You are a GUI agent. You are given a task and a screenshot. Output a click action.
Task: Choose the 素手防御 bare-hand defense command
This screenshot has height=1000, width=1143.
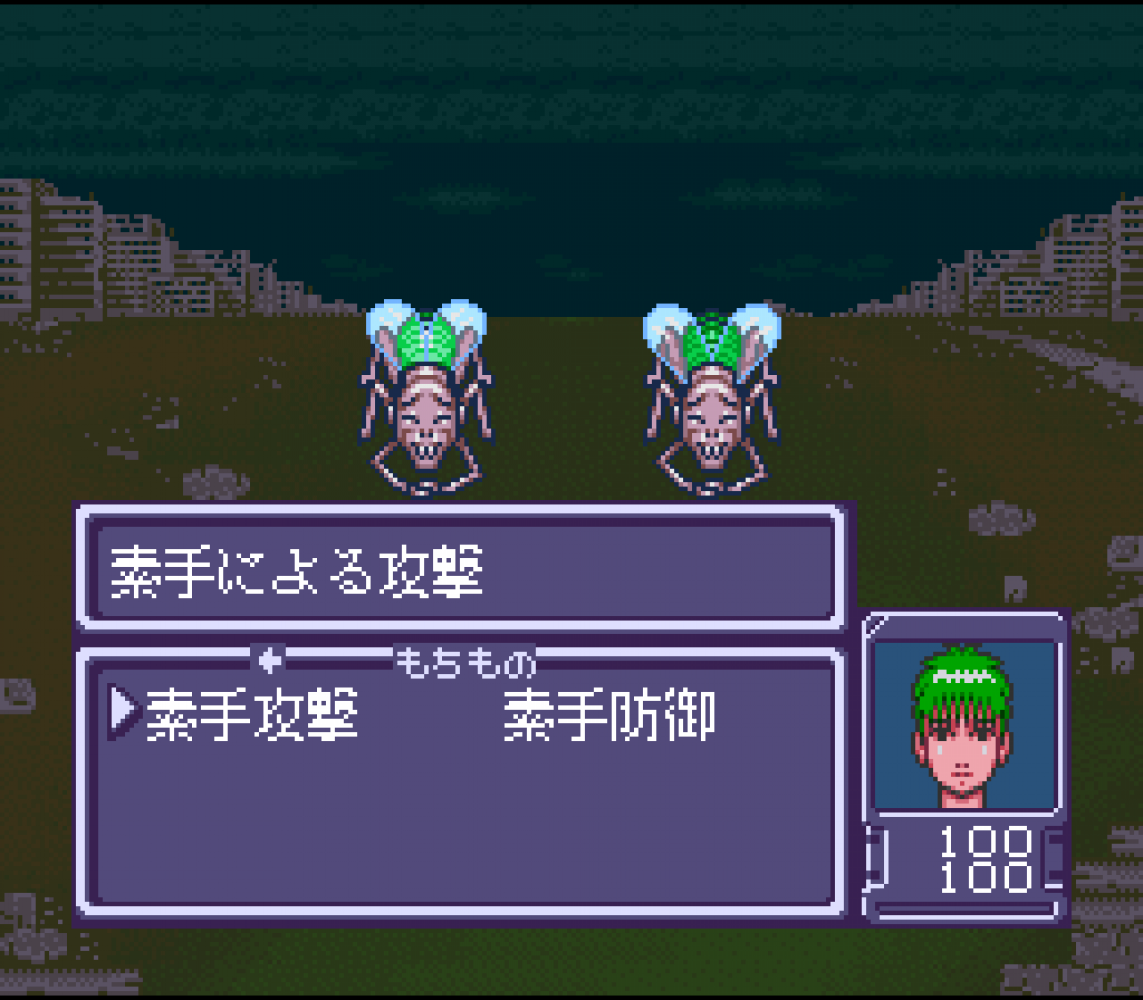pyautogui.click(x=608, y=716)
